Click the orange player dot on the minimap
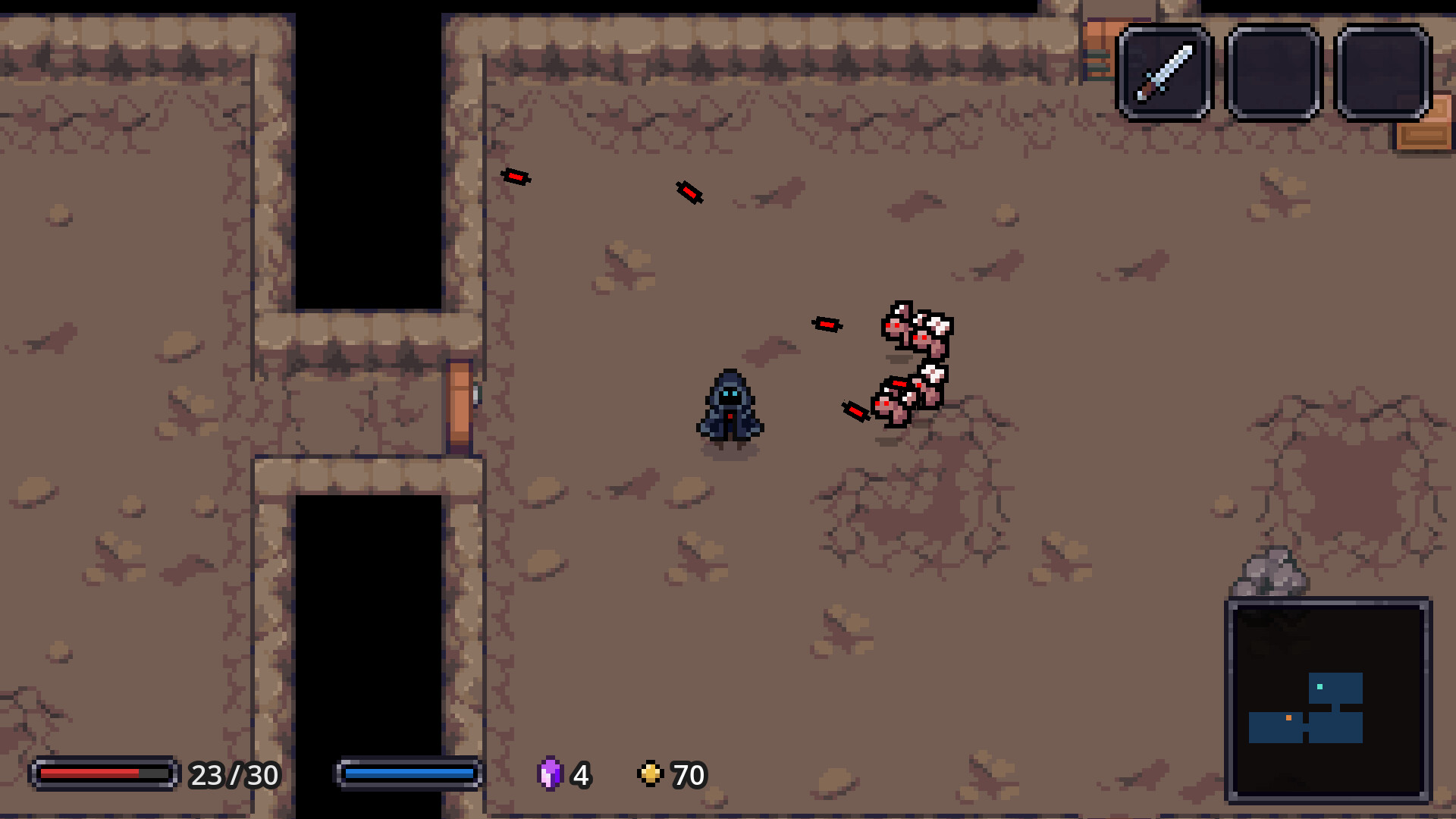Viewport: 1456px width, 819px height. (1288, 718)
